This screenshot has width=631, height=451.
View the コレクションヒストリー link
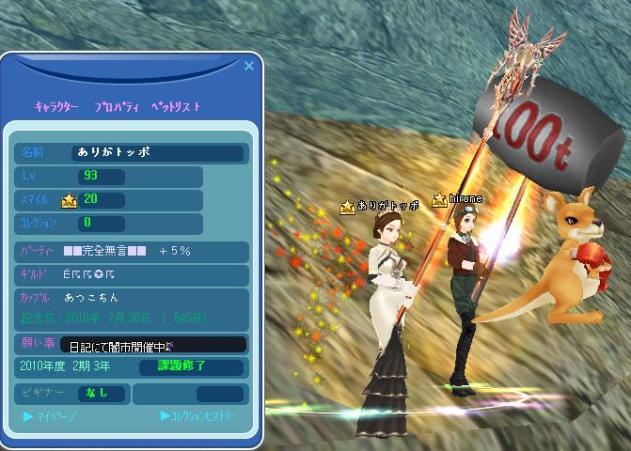pos(202,415)
